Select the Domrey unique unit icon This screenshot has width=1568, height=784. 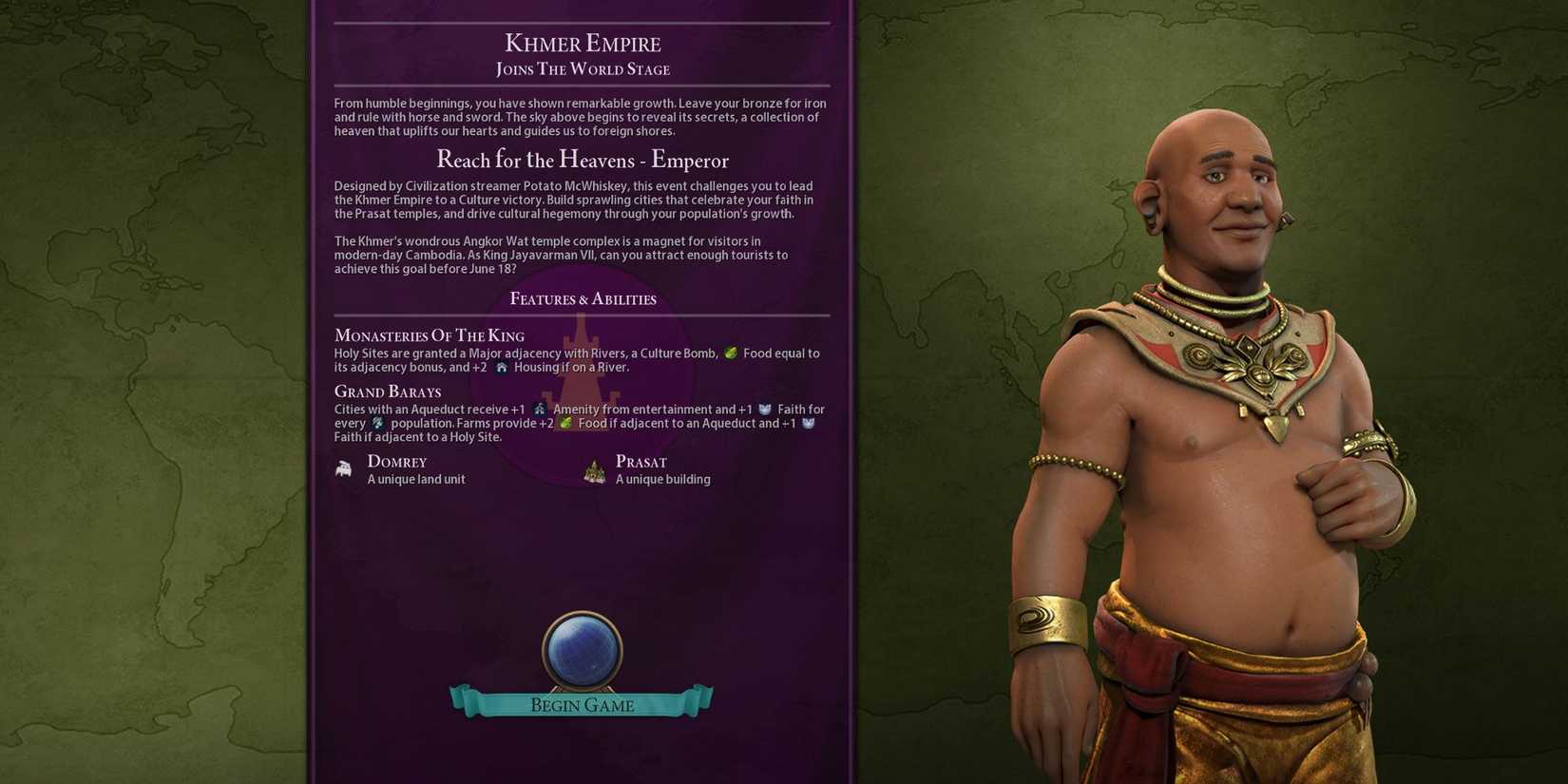pyautogui.click(x=344, y=469)
